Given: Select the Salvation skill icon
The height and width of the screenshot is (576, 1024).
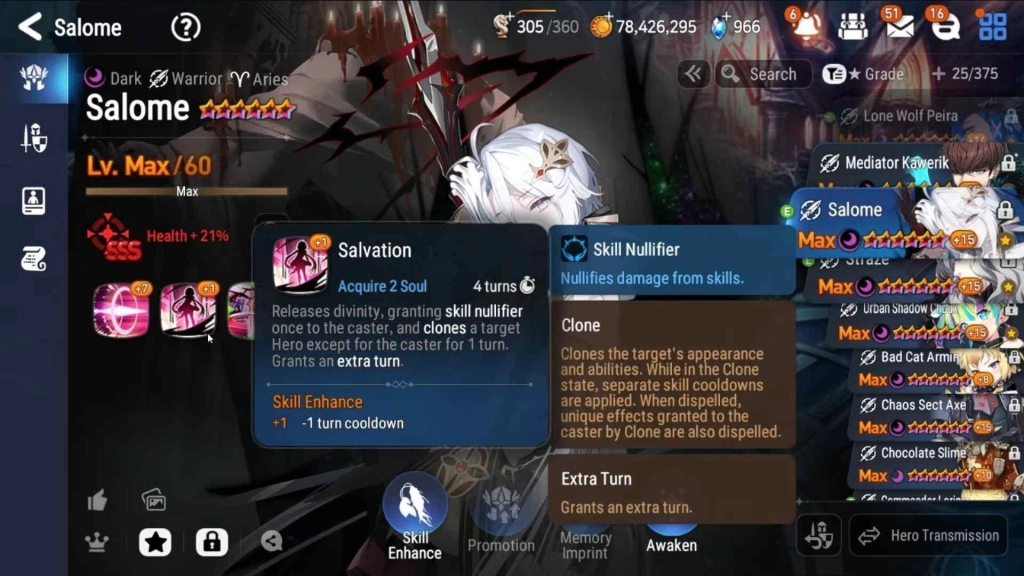Looking at the screenshot, I should [x=188, y=310].
